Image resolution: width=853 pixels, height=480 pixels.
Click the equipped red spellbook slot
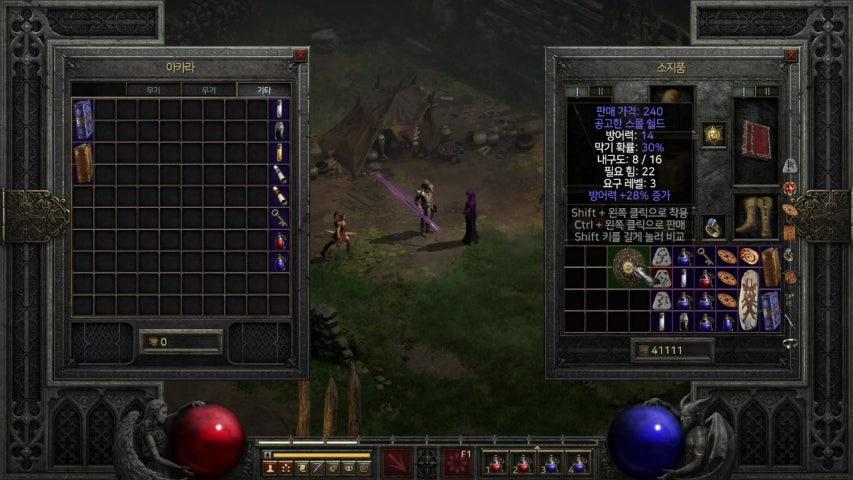(x=755, y=139)
